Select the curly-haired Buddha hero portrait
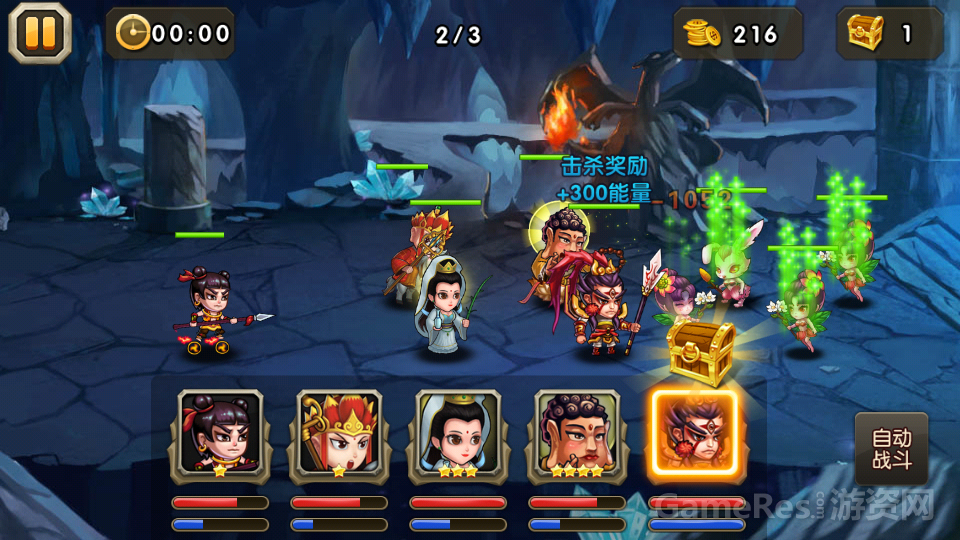 coord(577,433)
